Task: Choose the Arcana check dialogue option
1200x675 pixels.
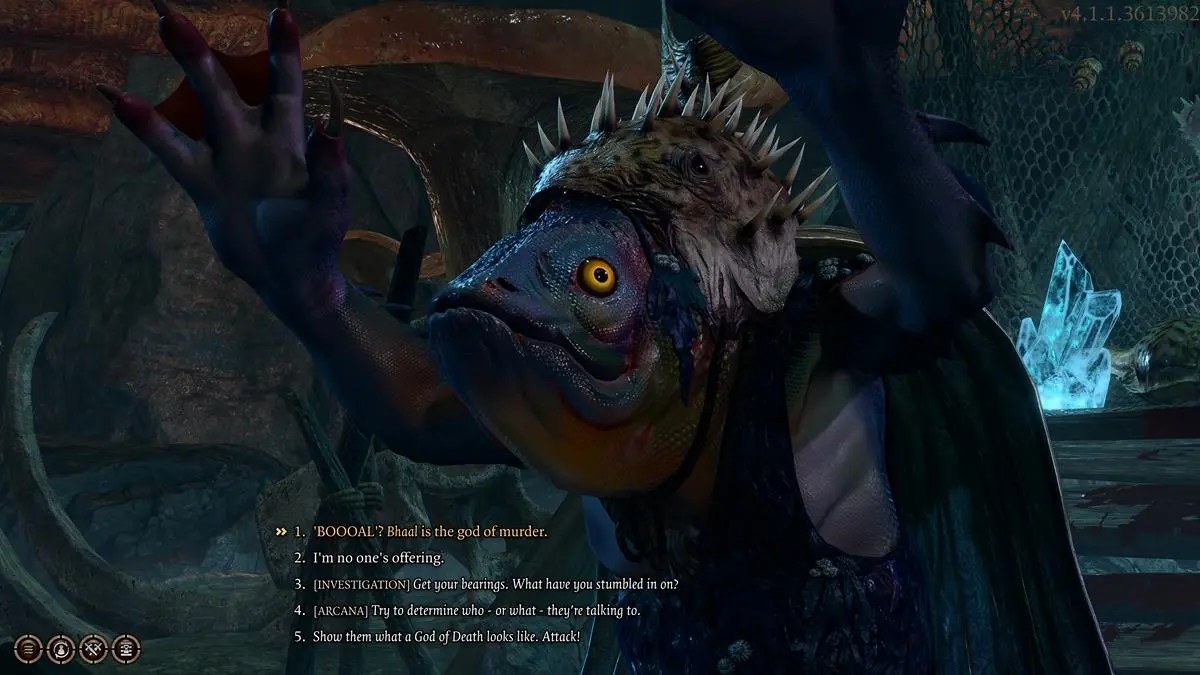Action: [475, 610]
